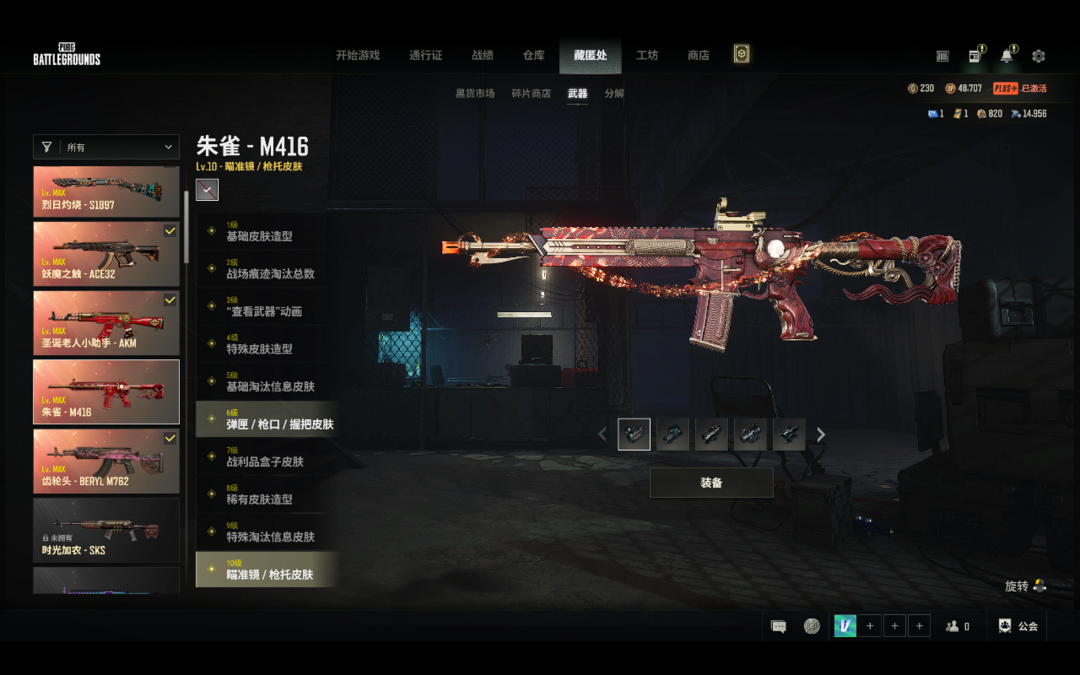Viewport: 1080px width, 675px height.
Task: Select the 圣诞老人小助手 - AKM skin
Action: pyautogui.click(x=106, y=322)
